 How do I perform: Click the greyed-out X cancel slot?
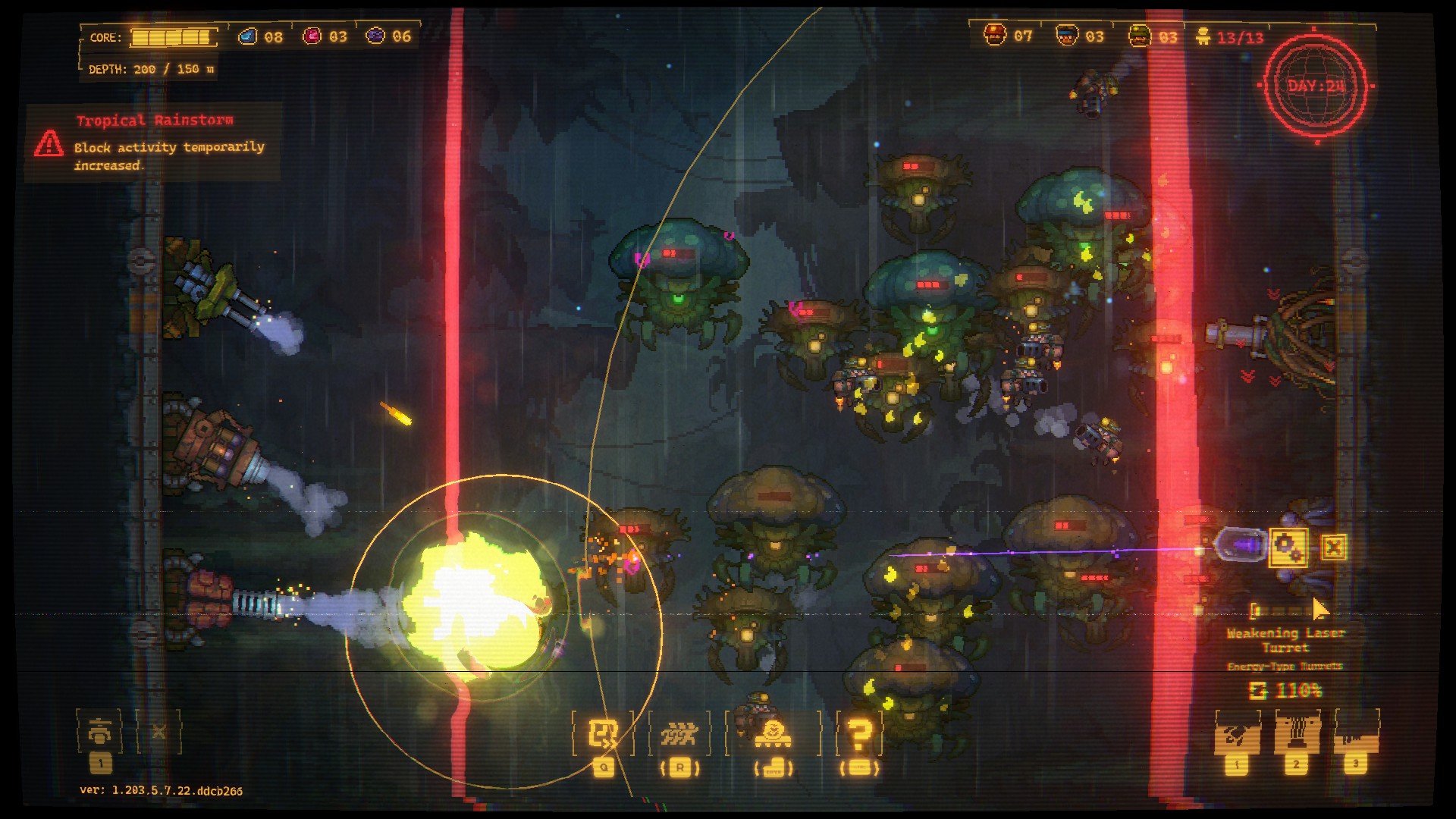tap(158, 732)
